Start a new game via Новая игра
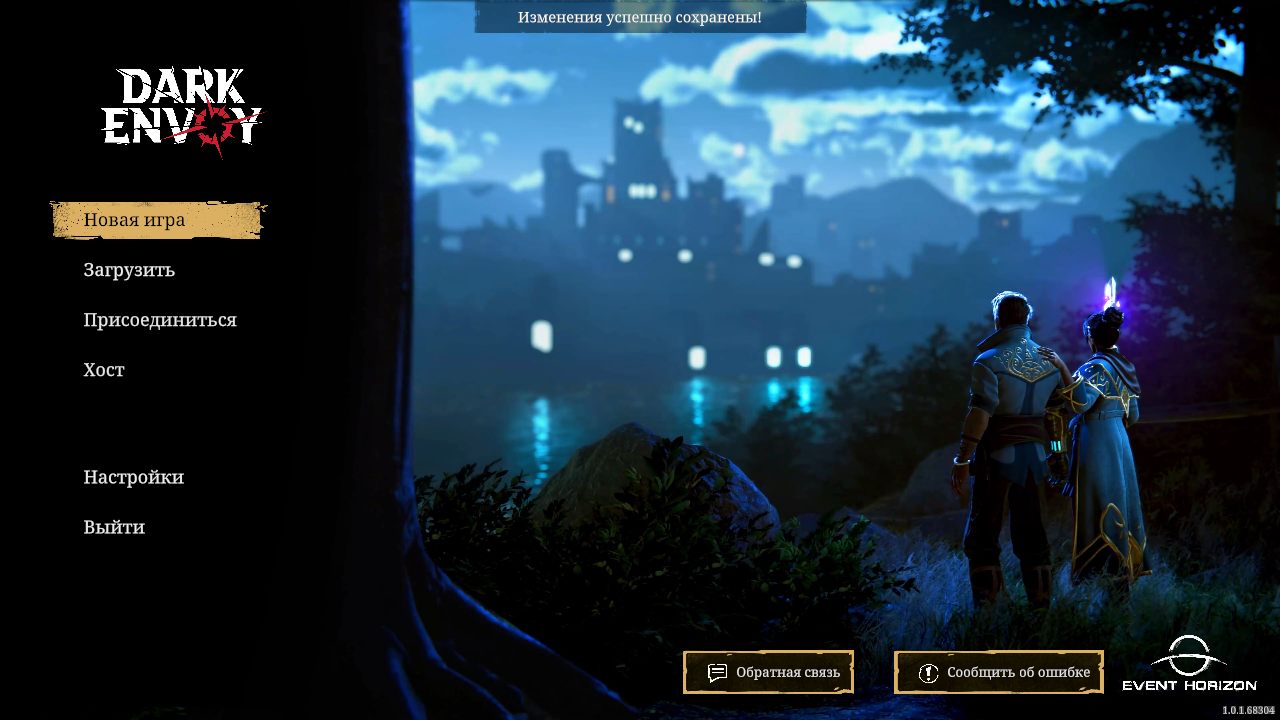The width and height of the screenshot is (1280, 720). pos(134,220)
